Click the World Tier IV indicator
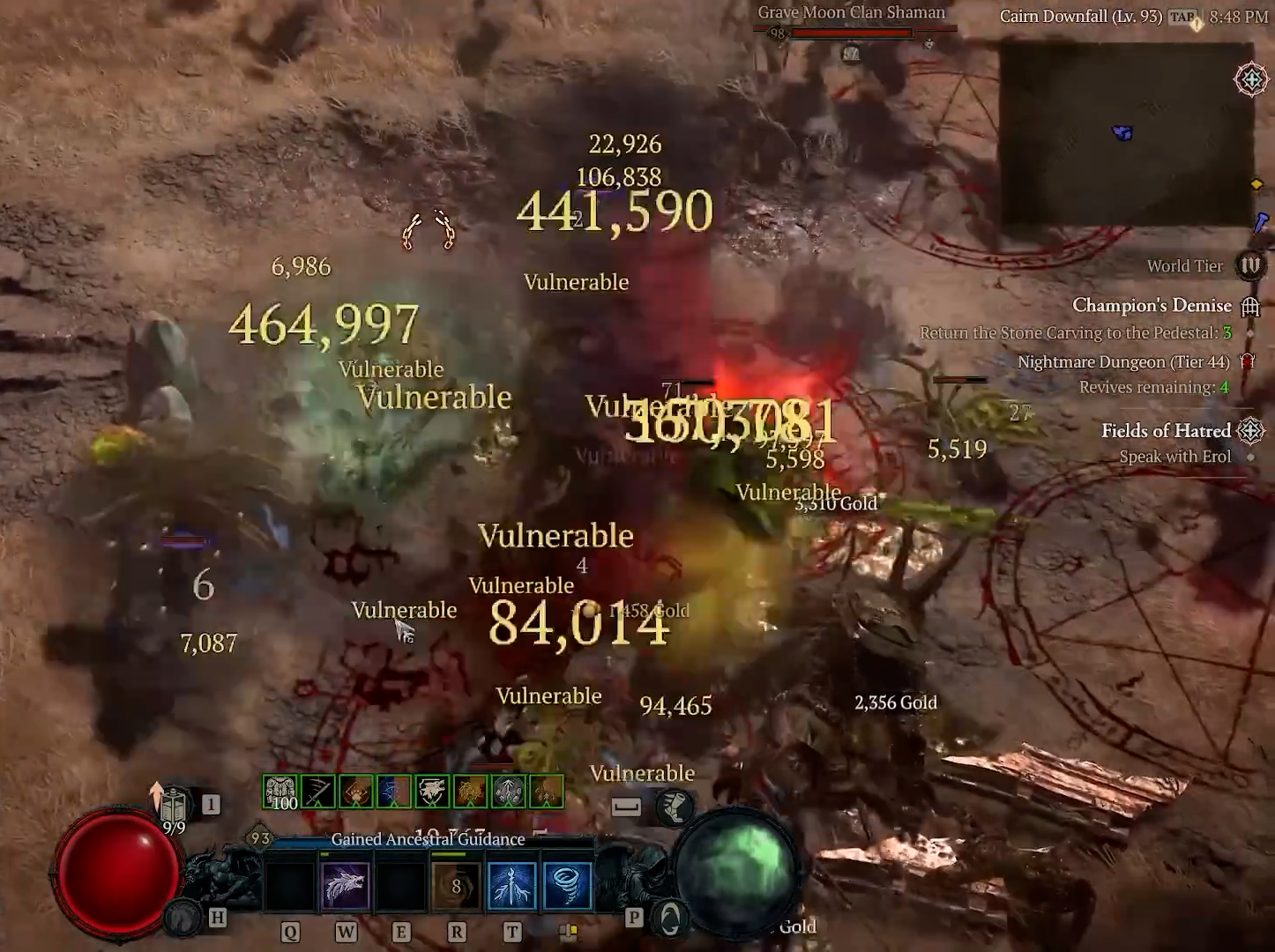 pos(1250,265)
